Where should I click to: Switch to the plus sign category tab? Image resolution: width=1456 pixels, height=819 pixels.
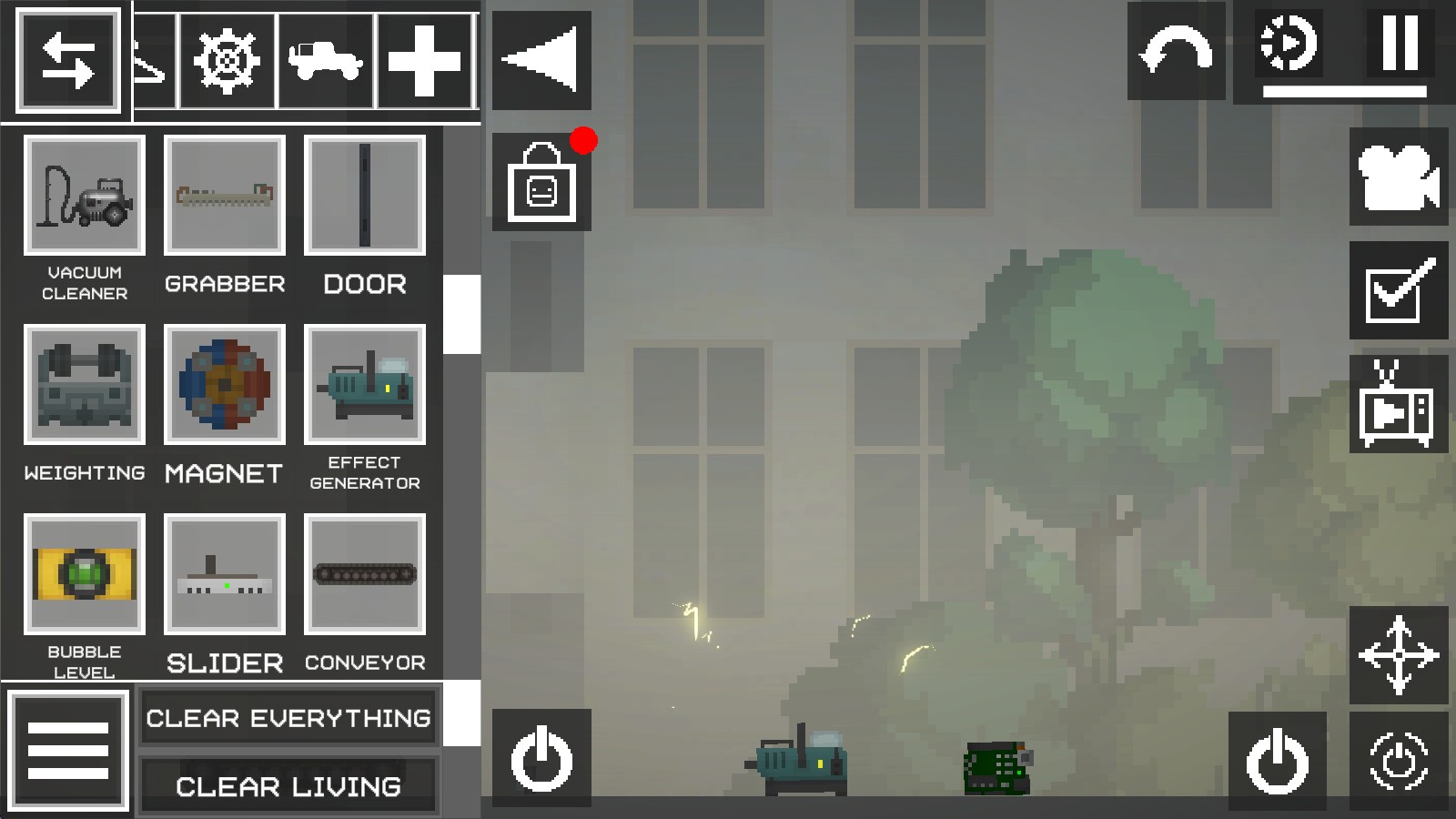pos(424,61)
